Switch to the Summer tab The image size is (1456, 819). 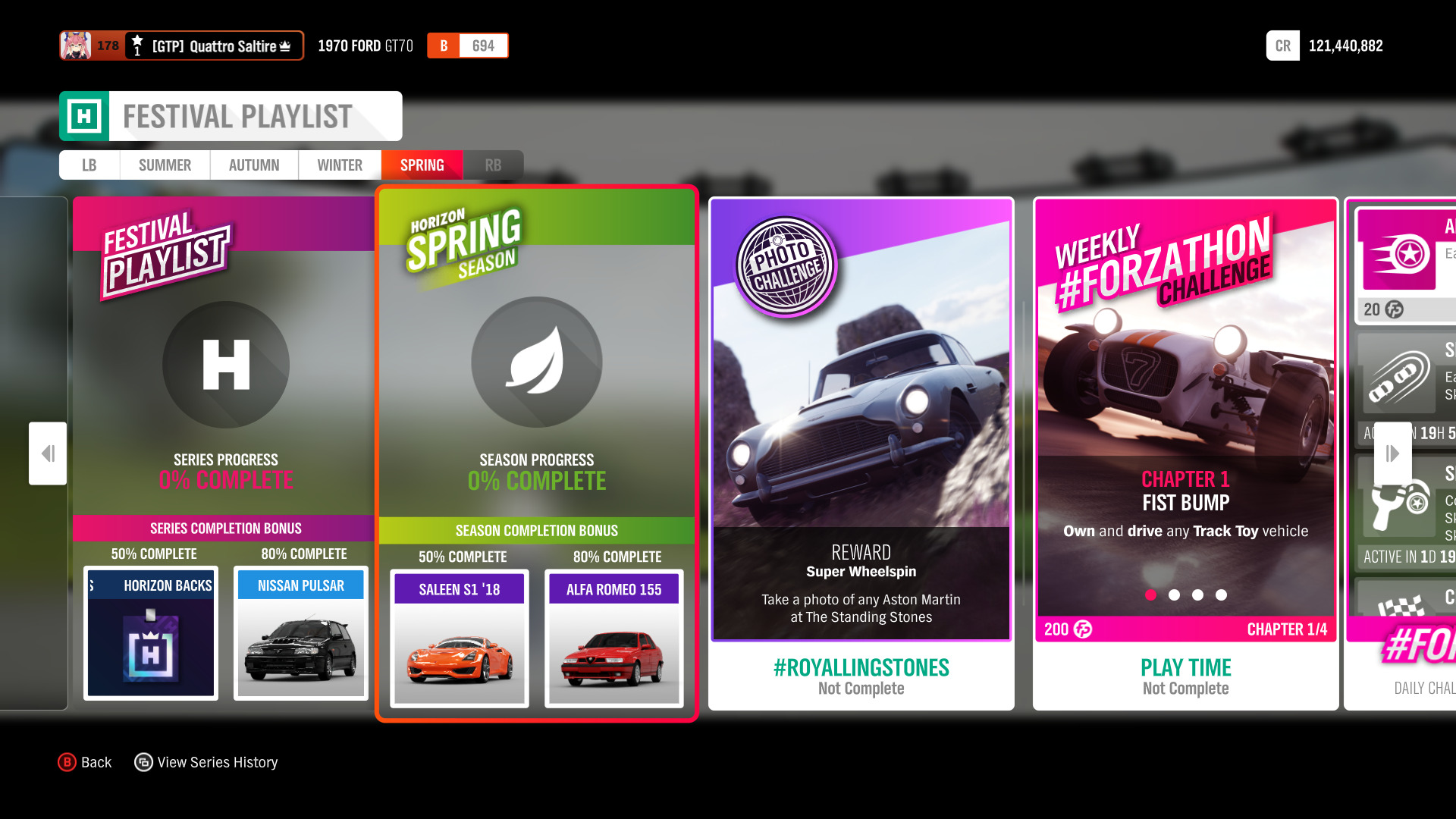click(164, 165)
